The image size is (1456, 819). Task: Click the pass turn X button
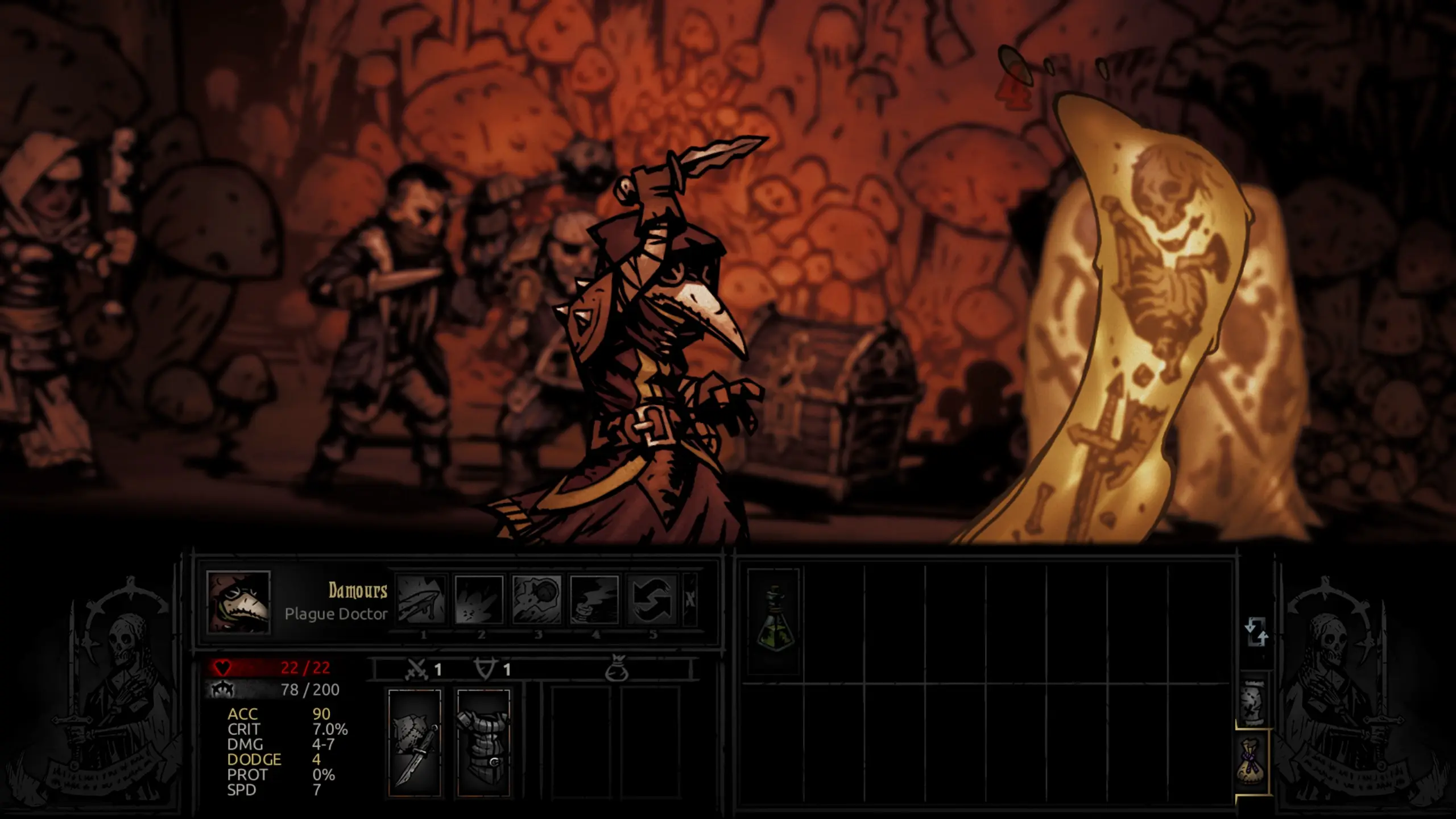tap(690, 600)
